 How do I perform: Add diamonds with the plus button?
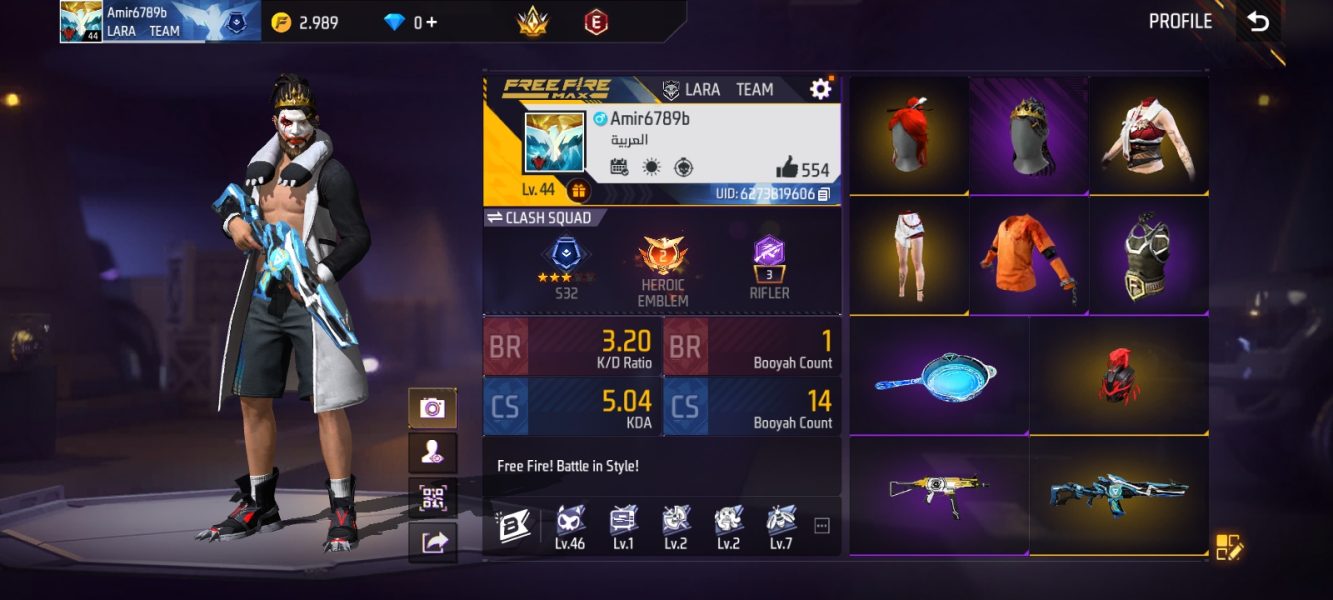432,22
